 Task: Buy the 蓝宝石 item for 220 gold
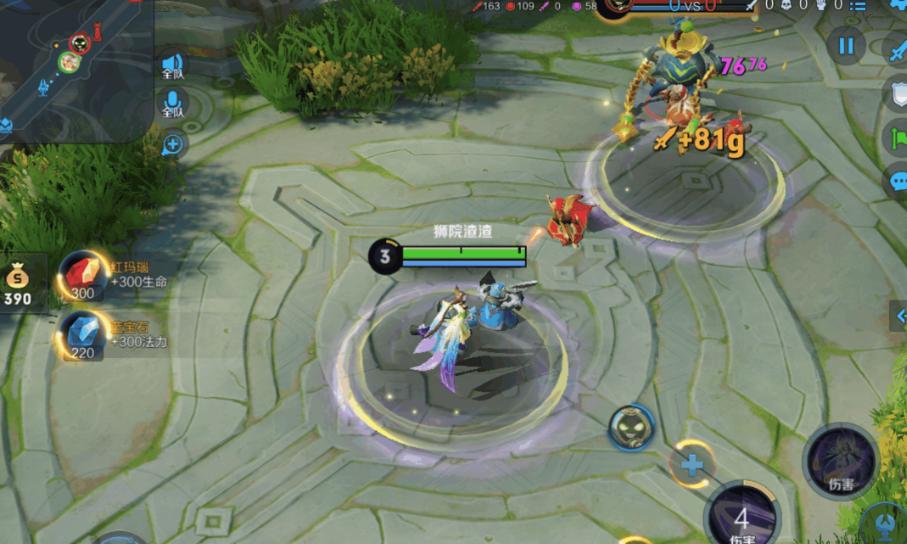click(82, 335)
